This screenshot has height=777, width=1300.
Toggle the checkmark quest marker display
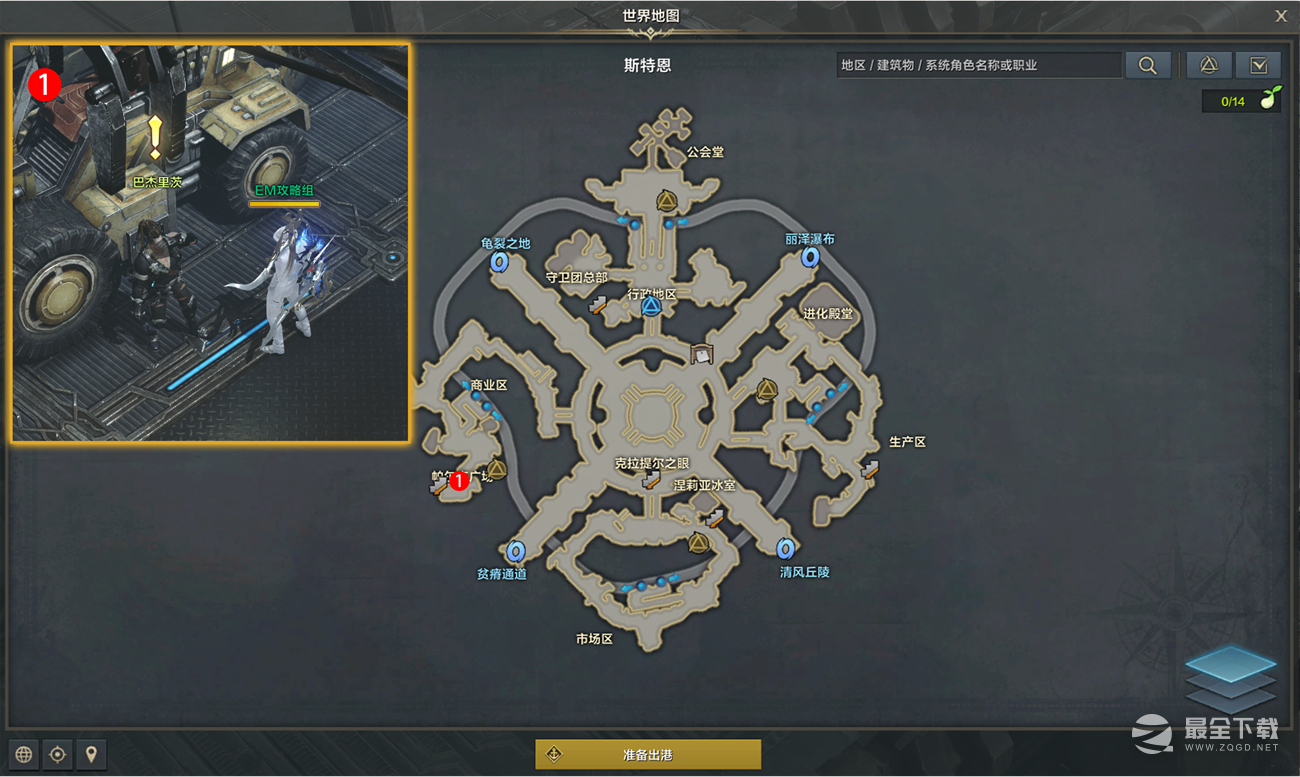click(x=1258, y=64)
